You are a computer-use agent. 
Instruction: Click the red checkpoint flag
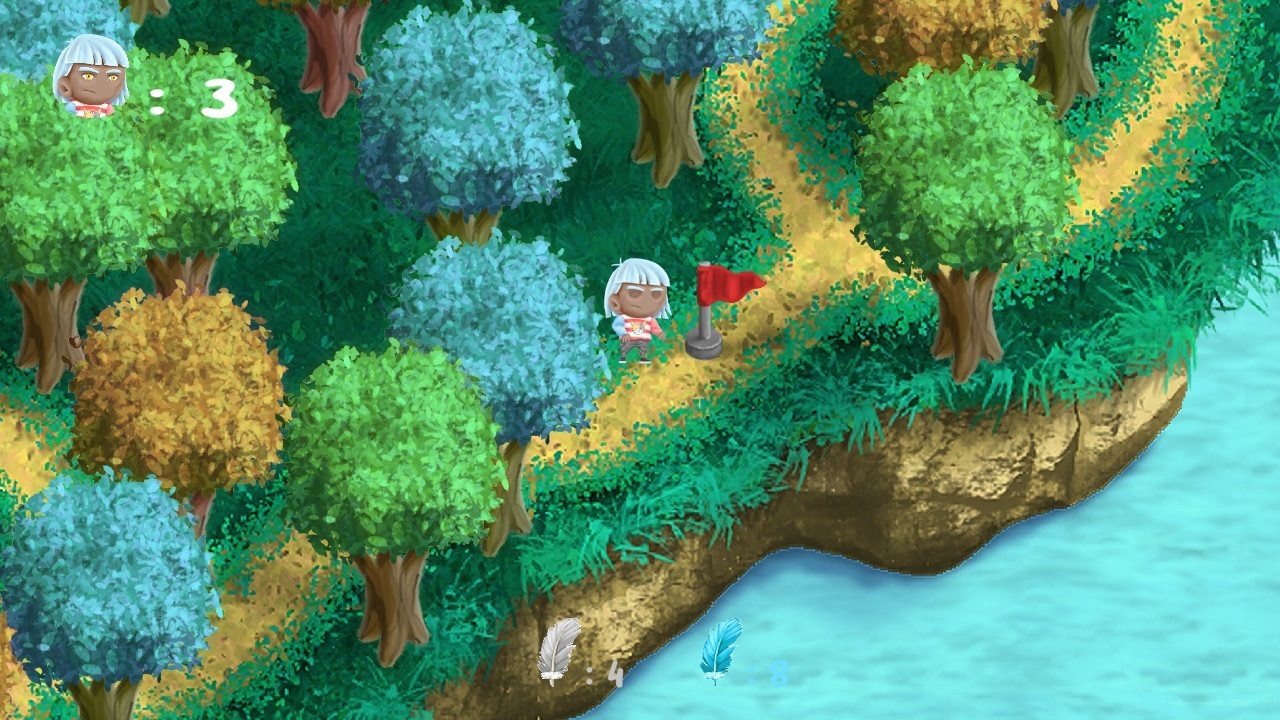click(x=731, y=285)
